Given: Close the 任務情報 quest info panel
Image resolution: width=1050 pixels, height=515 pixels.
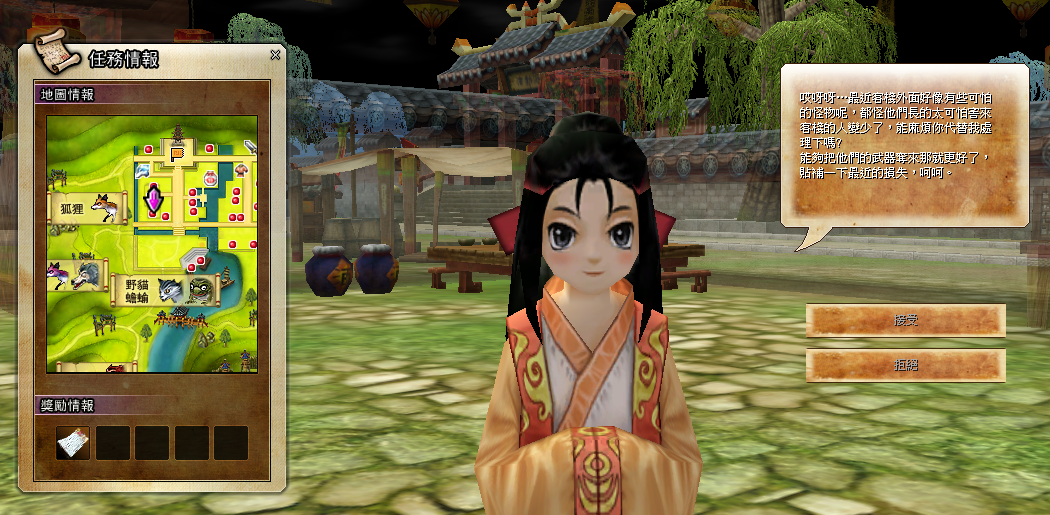Looking at the screenshot, I should click(275, 56).
